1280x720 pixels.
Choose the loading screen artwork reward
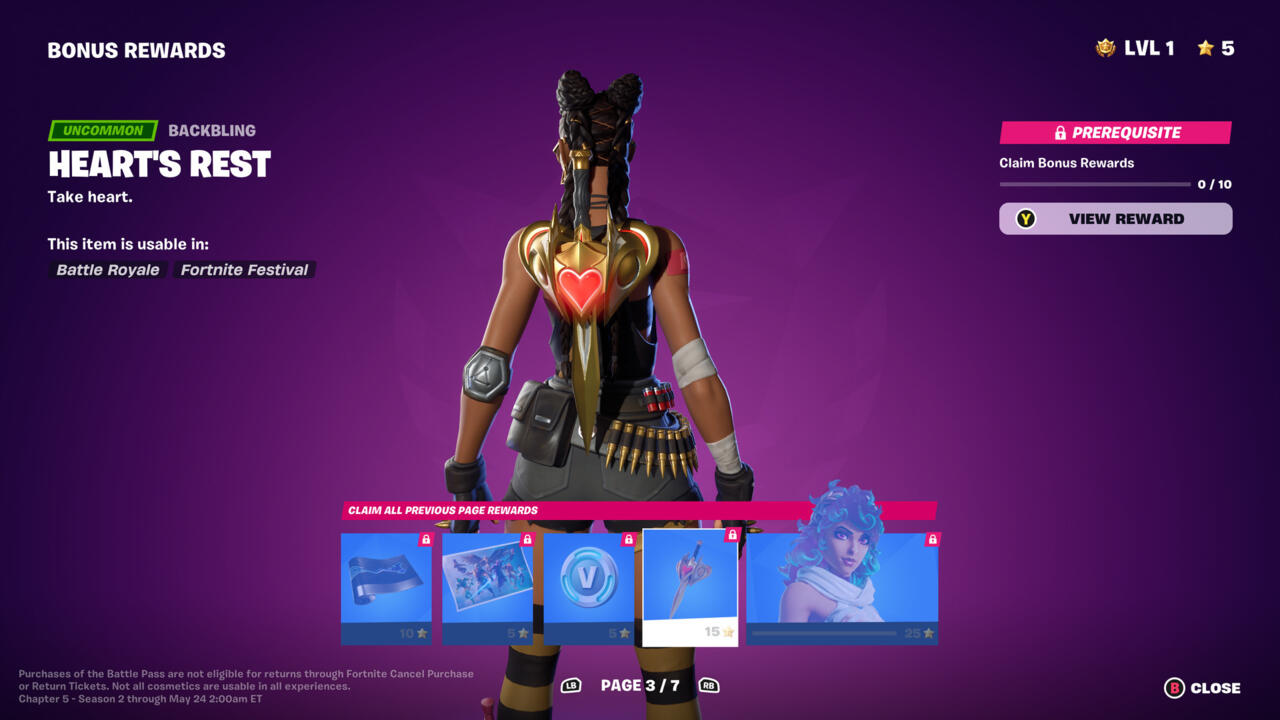click(x=487, y=588)
